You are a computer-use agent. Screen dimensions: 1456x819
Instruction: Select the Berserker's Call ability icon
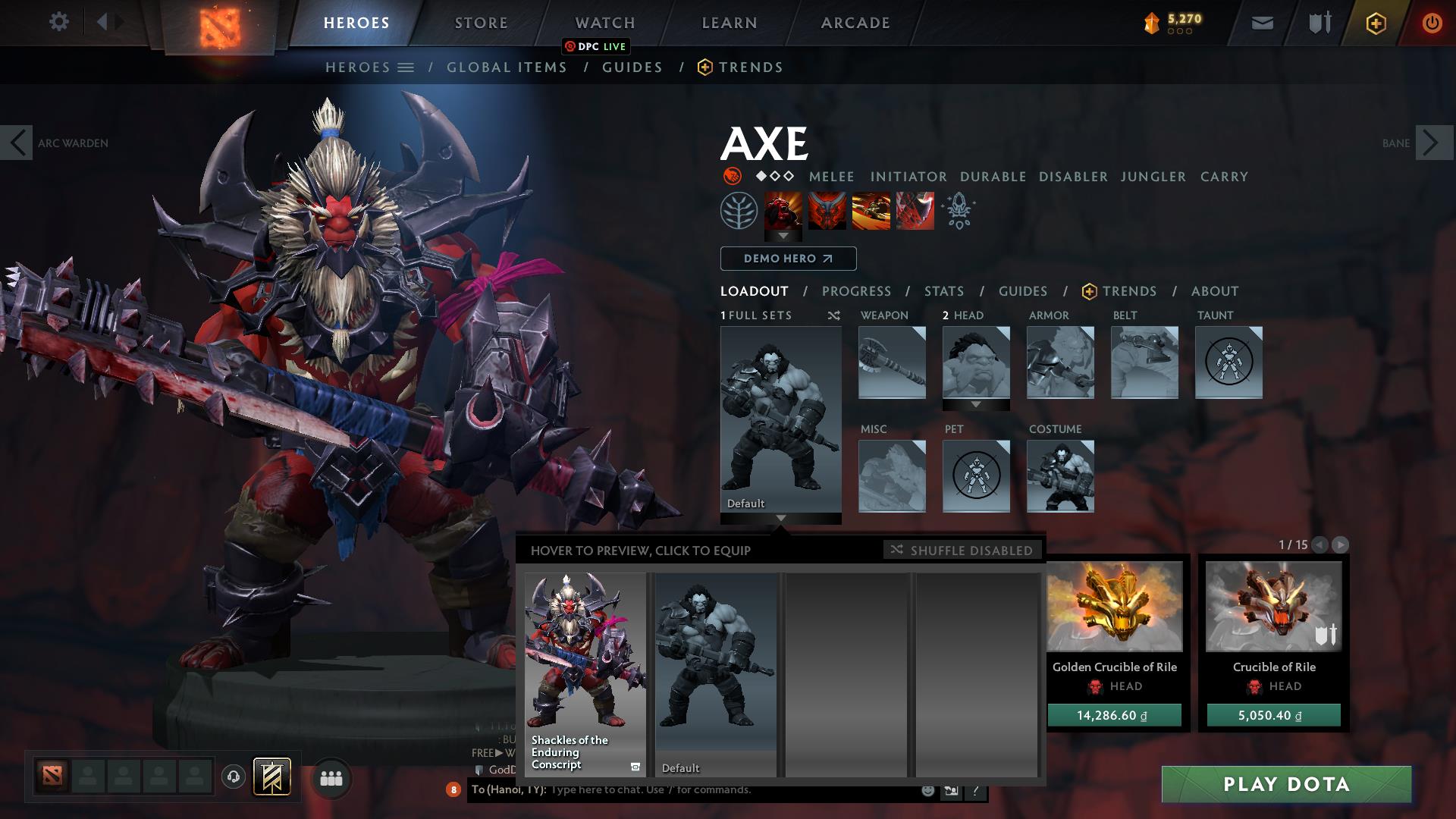(x=783, y=212)
